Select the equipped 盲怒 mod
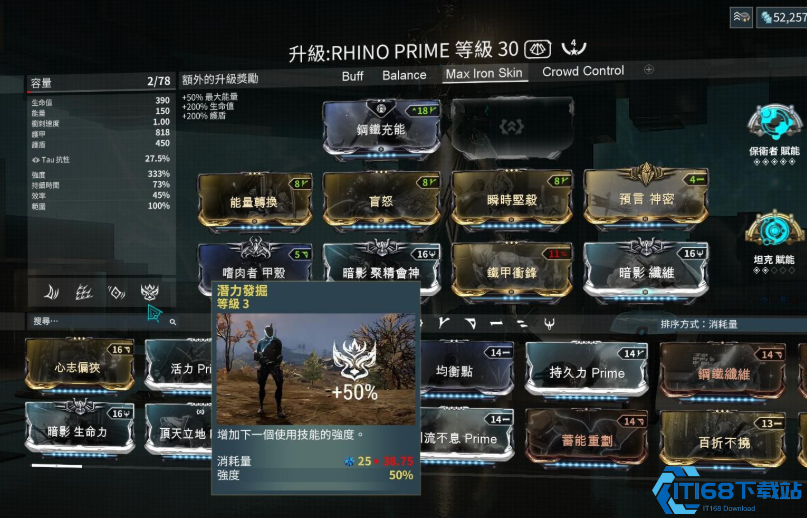 point(381,198)
